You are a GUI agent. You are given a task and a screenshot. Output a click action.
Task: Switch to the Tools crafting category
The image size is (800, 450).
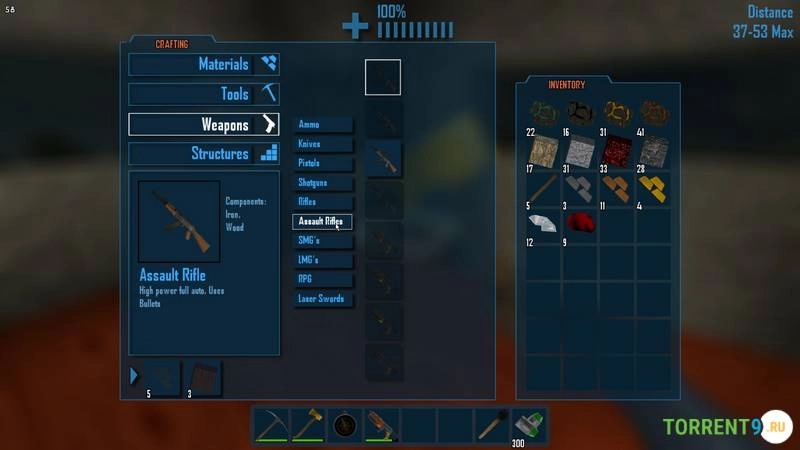(204, 94)
